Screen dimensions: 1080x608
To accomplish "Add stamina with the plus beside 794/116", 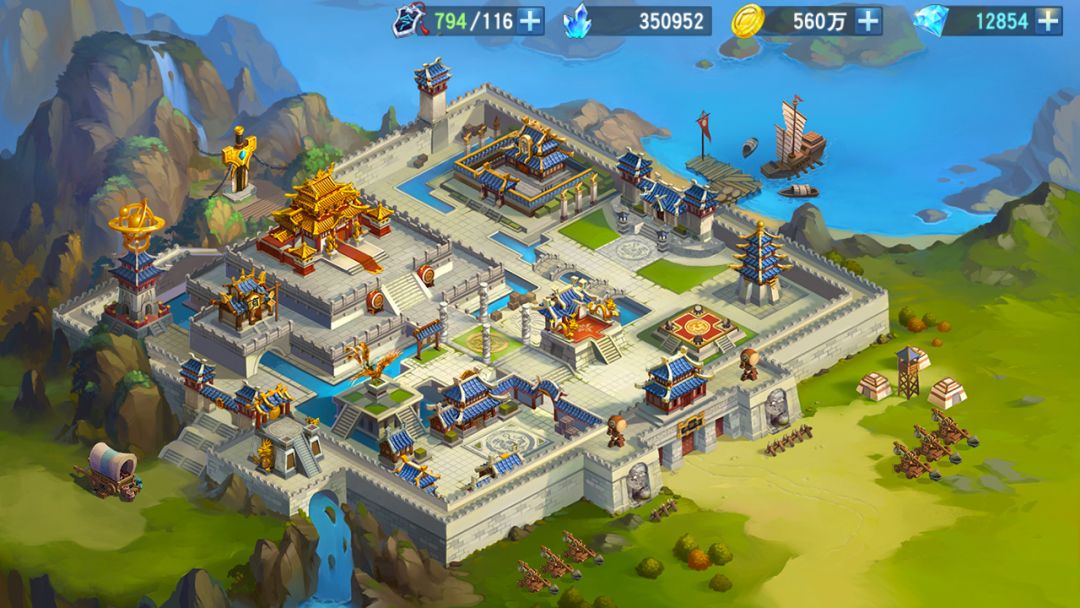I will point(529,20).
